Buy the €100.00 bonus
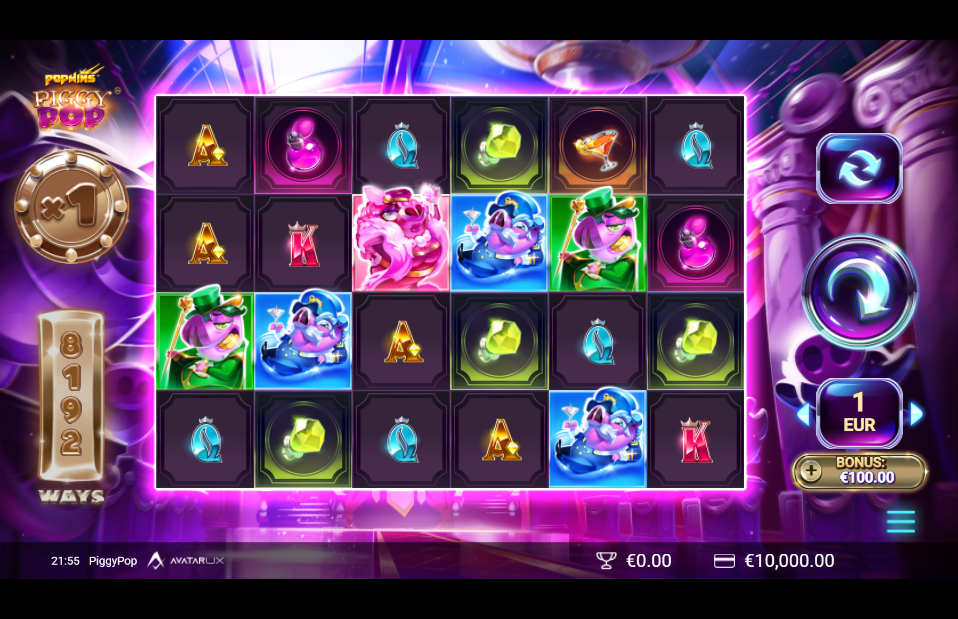Screen dimensions: 958x619 coord(860,471)
